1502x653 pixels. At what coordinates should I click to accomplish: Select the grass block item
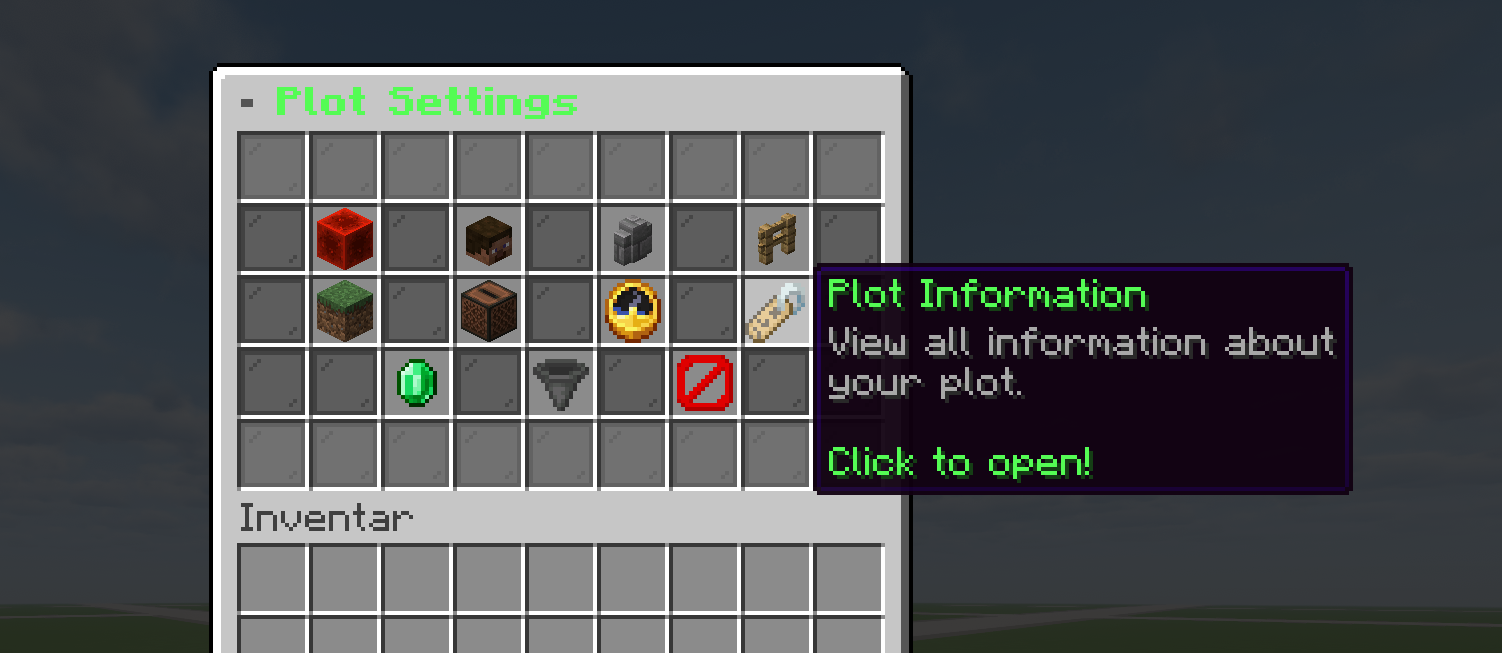pos(344,310)
